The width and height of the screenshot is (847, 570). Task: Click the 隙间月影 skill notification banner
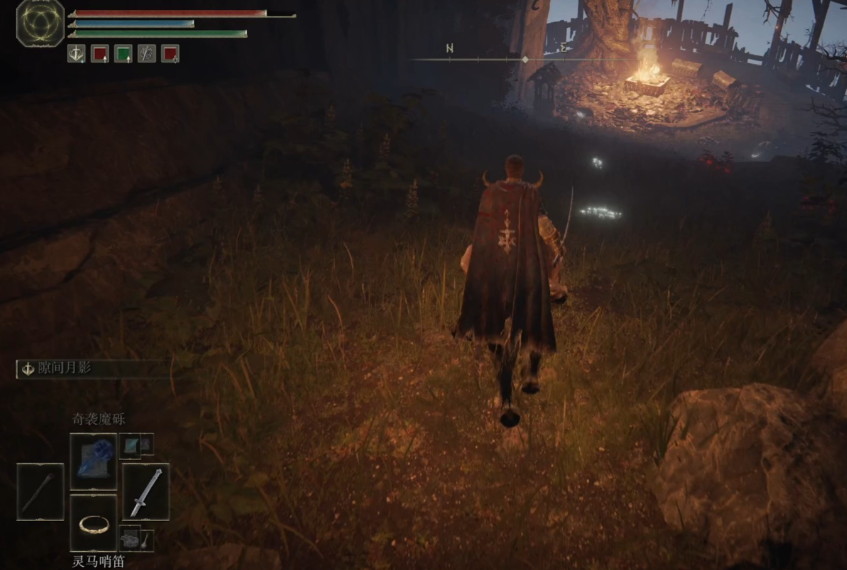click(92, 369)
